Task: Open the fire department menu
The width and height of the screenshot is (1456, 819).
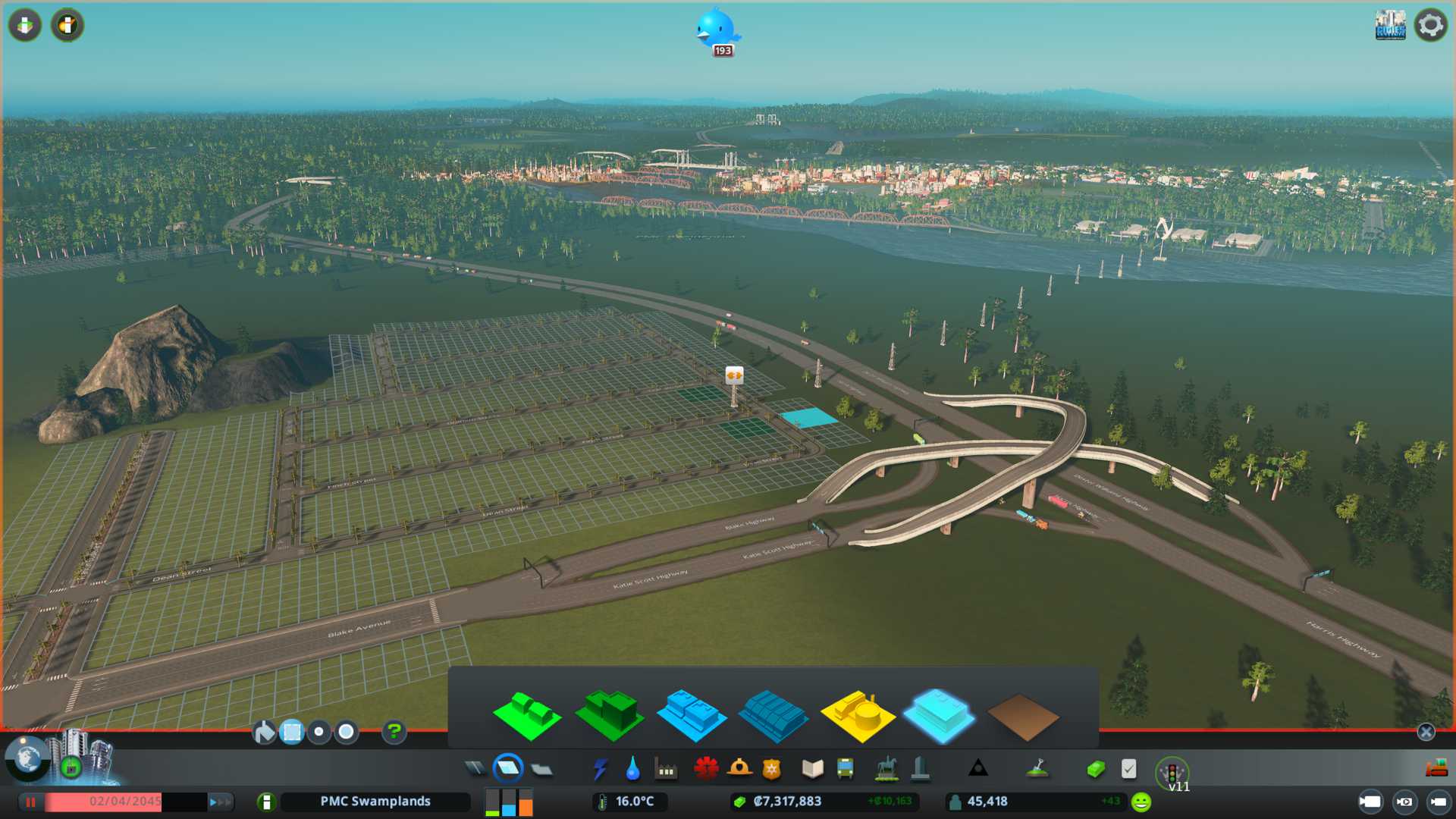Action: (739, 770)
